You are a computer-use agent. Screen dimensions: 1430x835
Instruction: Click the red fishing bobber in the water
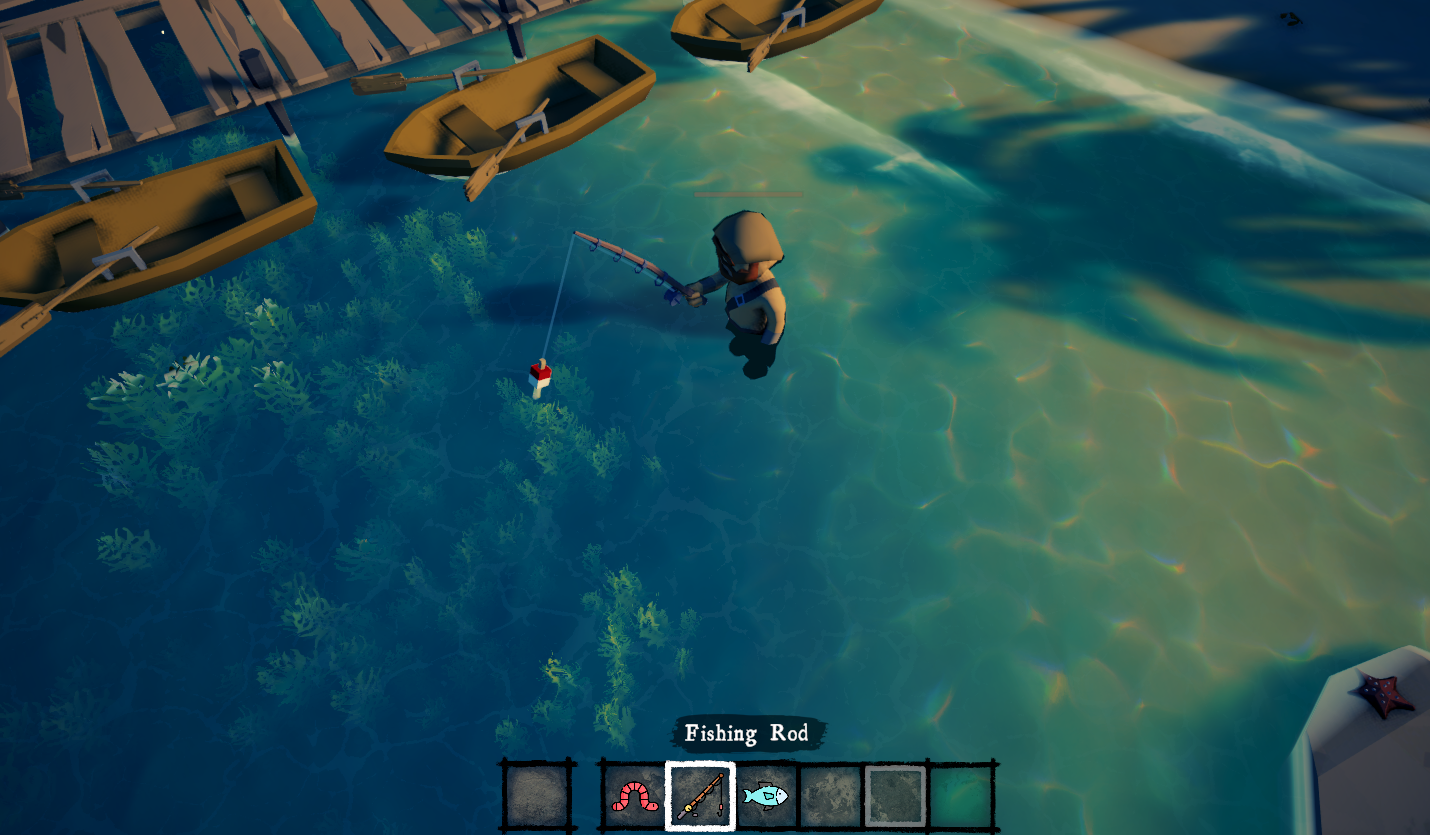tap(538, 377)
